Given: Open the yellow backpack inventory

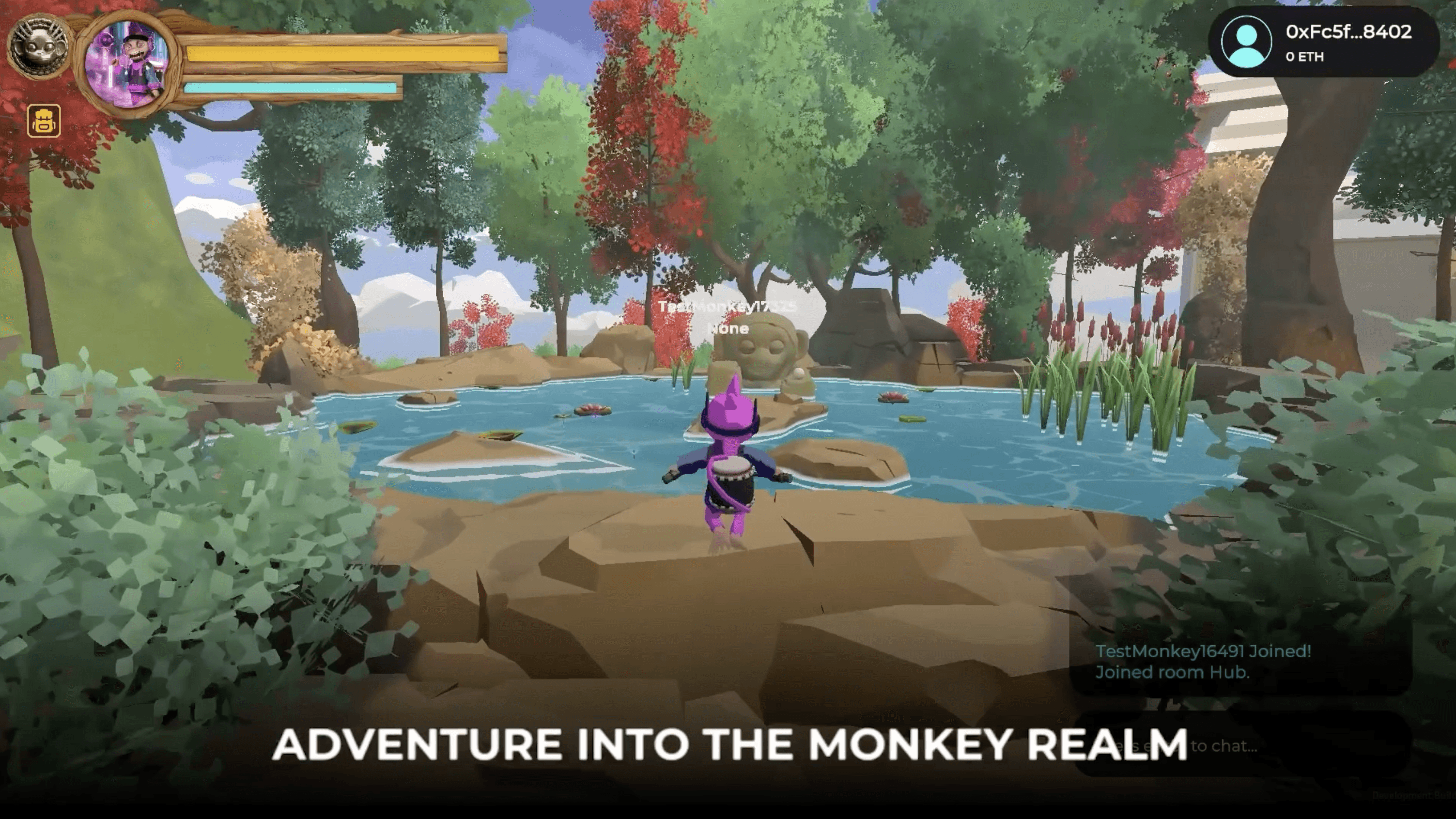Looking at the screenshot, I should pos(44,121).
